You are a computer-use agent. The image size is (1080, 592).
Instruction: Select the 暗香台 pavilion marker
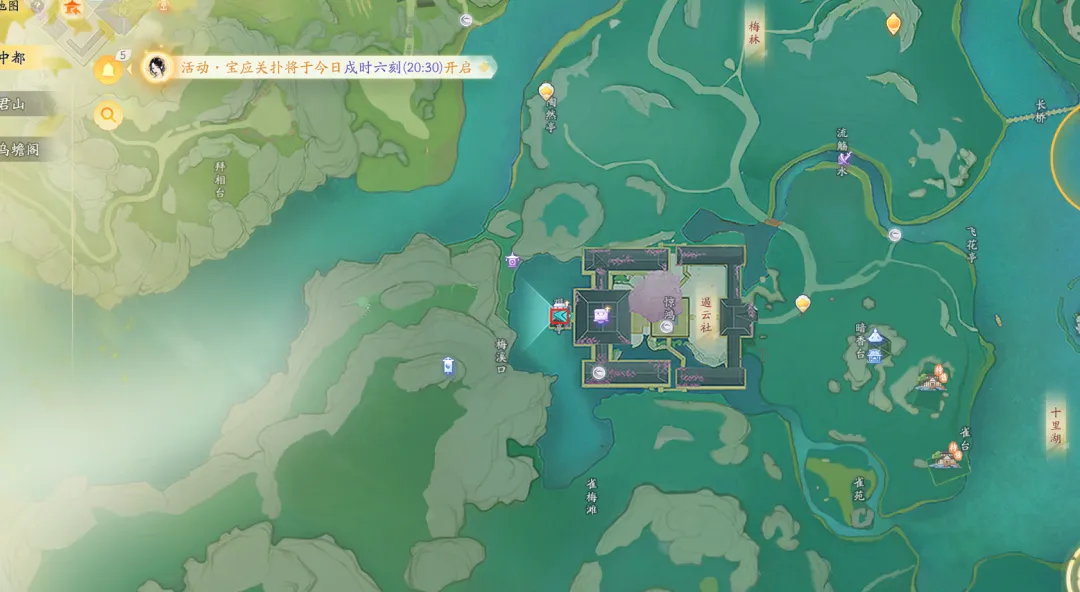click(x=875, y=337)
